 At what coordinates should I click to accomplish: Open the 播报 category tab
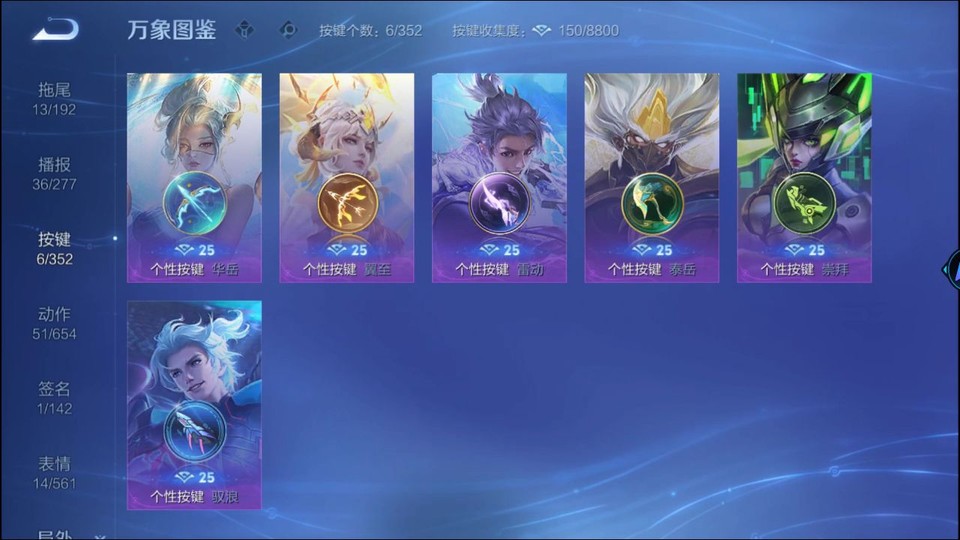[x=55, y=173]
